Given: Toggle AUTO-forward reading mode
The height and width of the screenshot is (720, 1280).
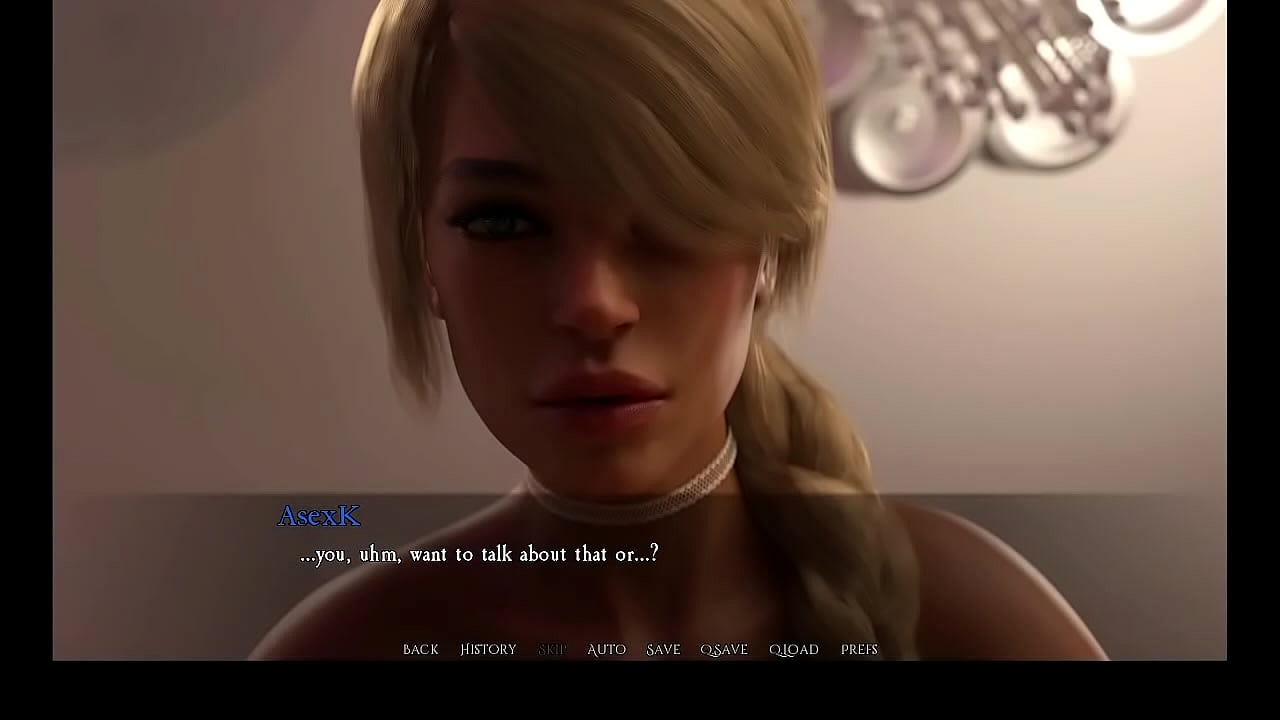Looking at the screenshot, I should coord(606,649).
